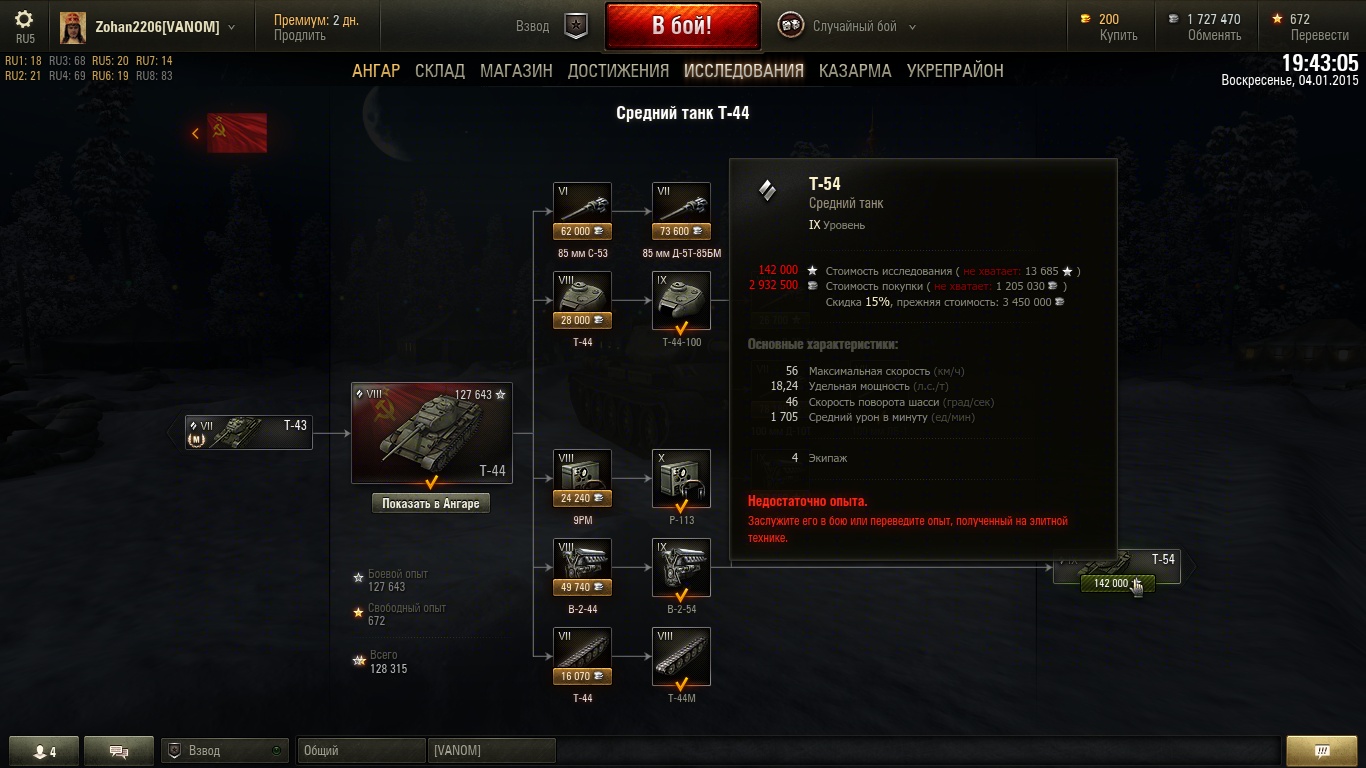This screenshot has width=1366, height=768.
Task: Select the В-2-44 engine module
Action: coord(582,565)
